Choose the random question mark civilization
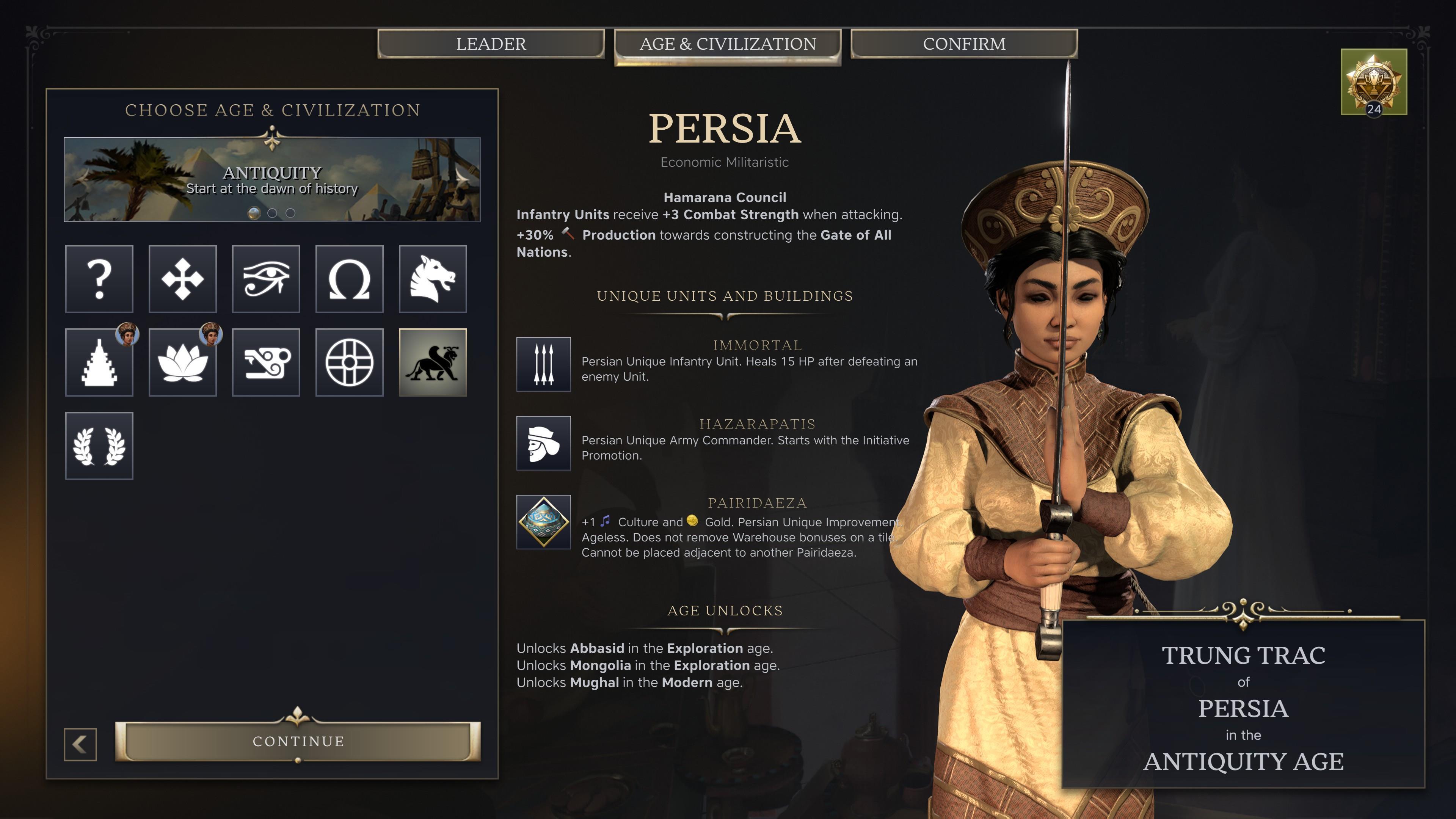 99,279
